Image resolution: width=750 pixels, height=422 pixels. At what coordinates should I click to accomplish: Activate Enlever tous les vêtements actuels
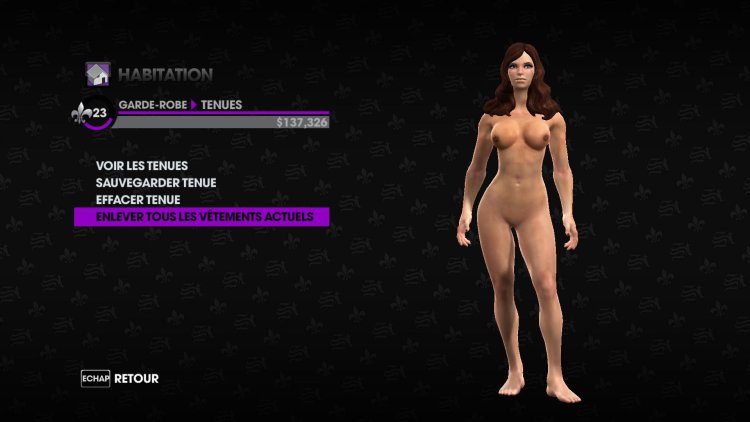(x=204, y=216)
